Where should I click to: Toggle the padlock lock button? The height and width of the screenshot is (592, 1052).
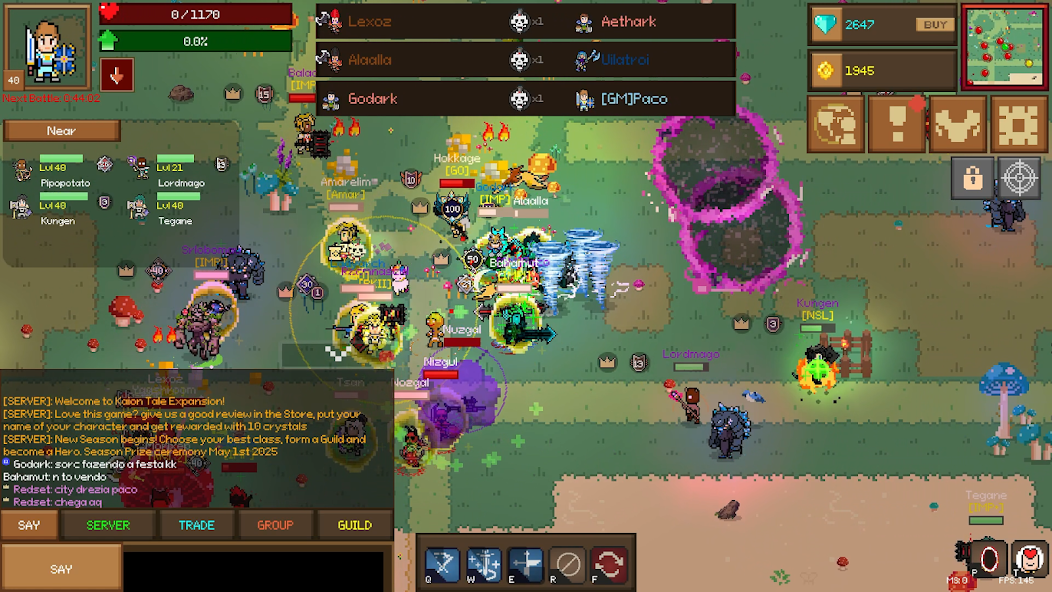tap(972, 178)
